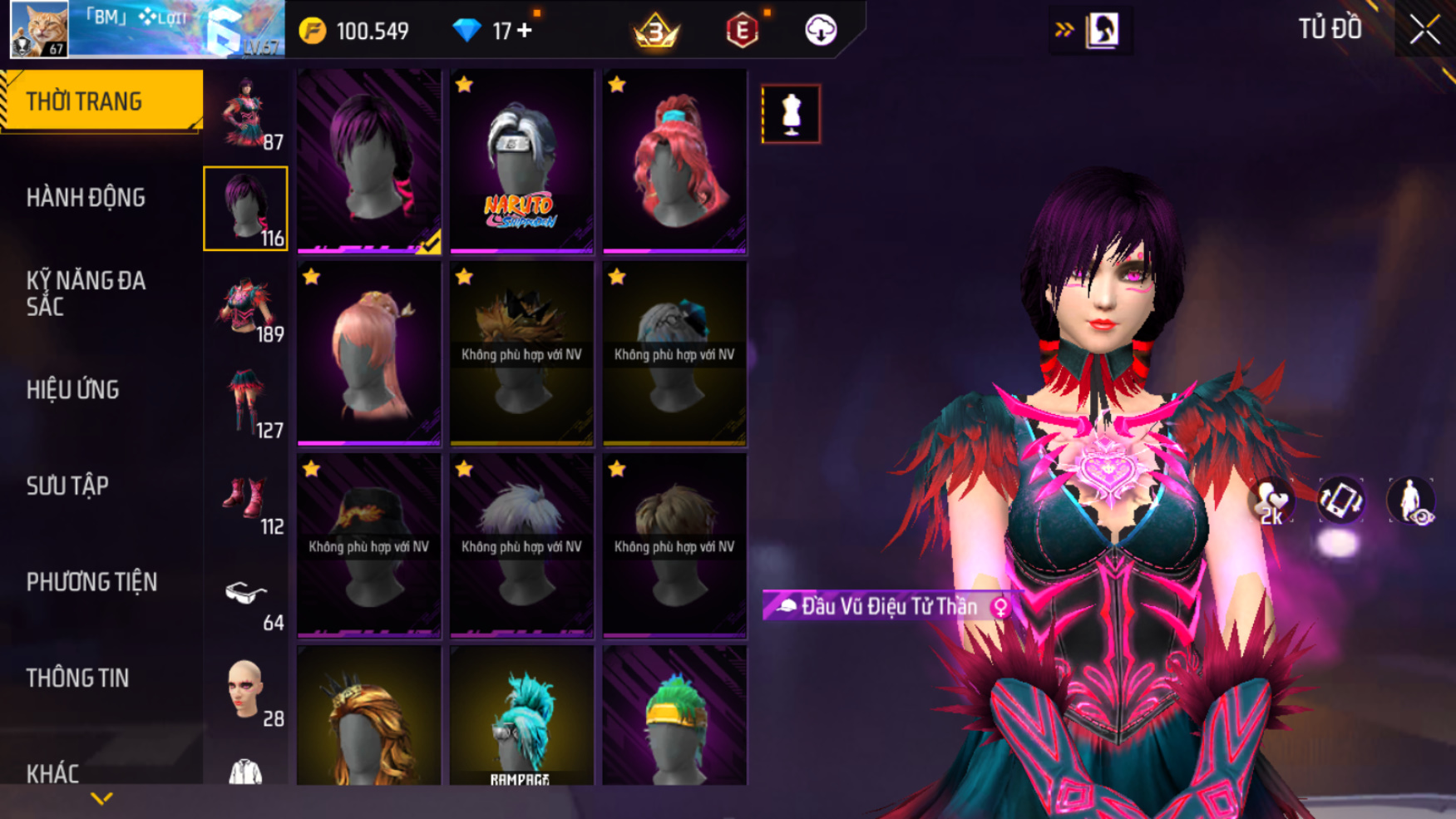The width and height of the screenshot is (1456, 819).
Task: Open the Thông Tin section
Action: pos(77,678)
